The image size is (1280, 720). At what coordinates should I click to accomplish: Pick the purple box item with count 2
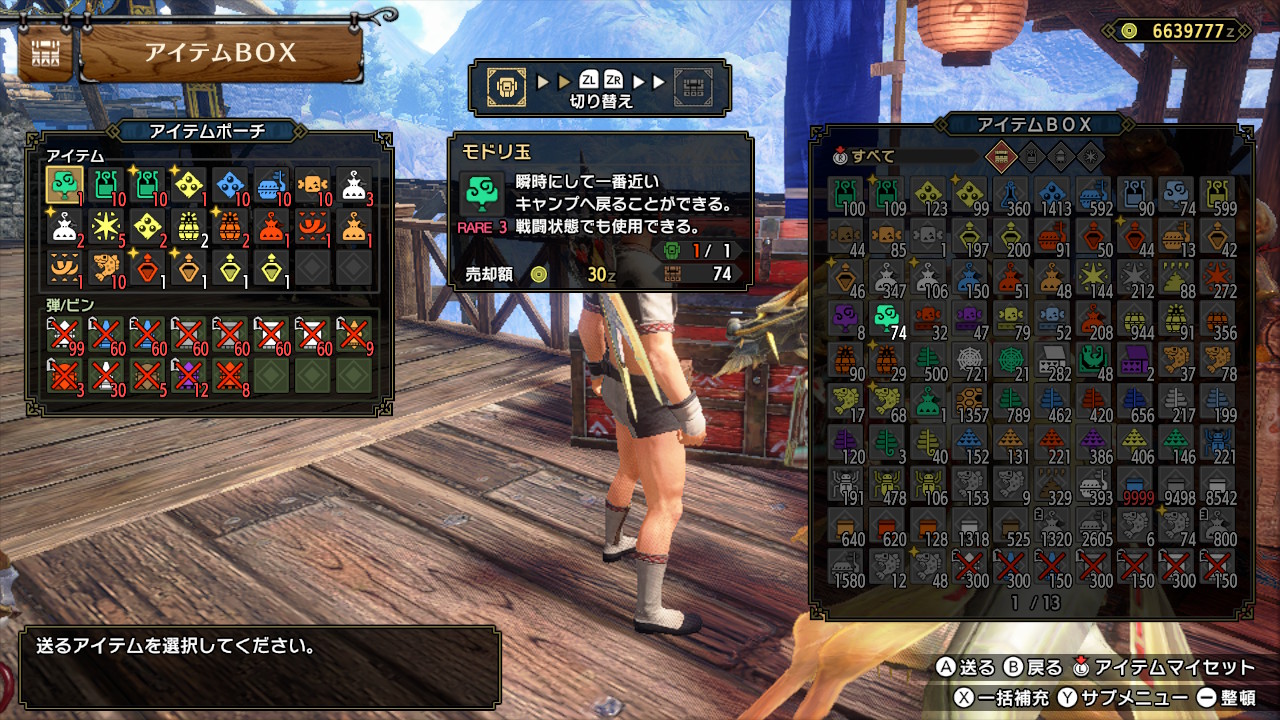[1135, 361]
